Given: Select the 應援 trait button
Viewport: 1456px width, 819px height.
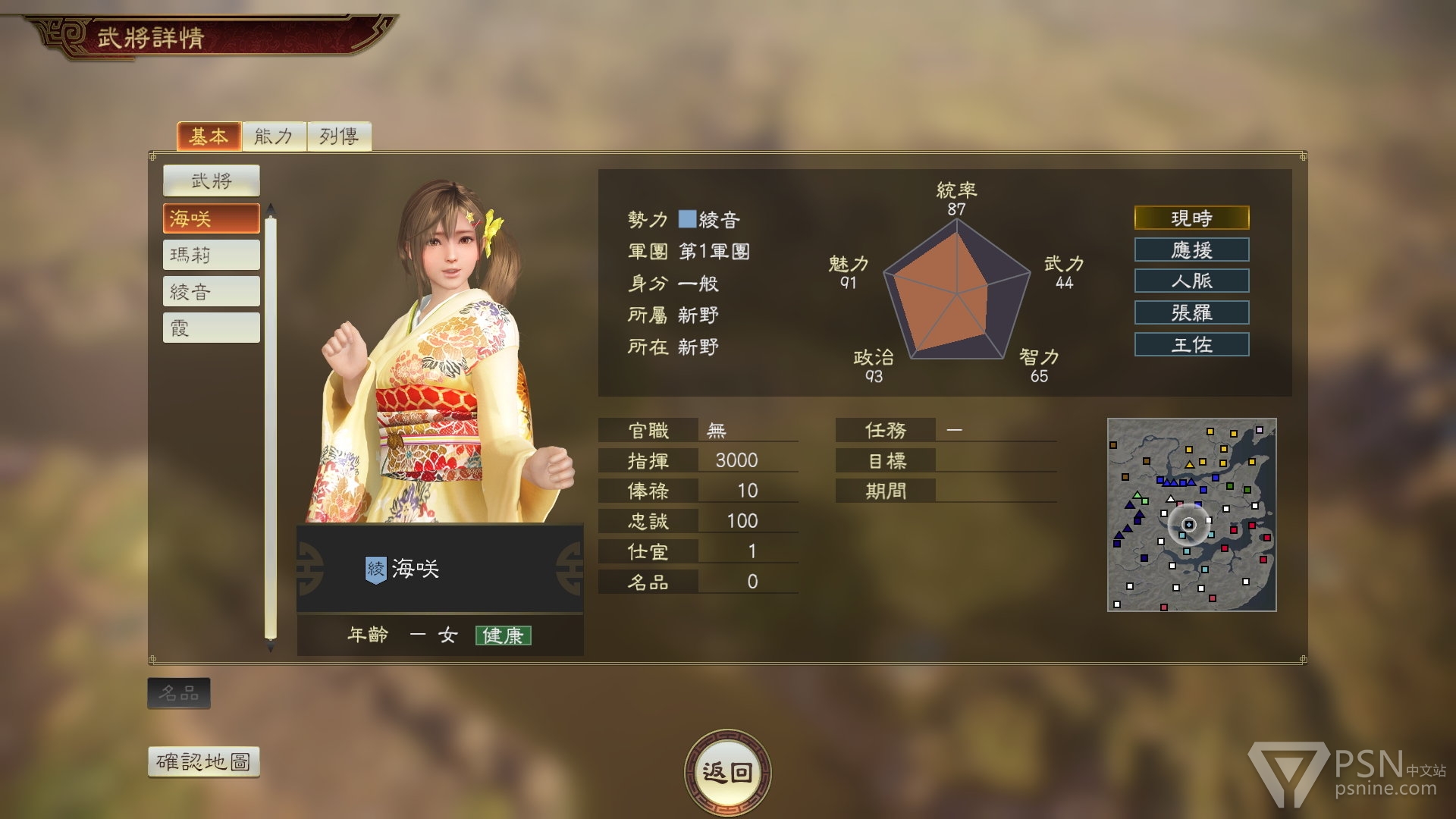Looking at the screenshot, I should 1191,249.
